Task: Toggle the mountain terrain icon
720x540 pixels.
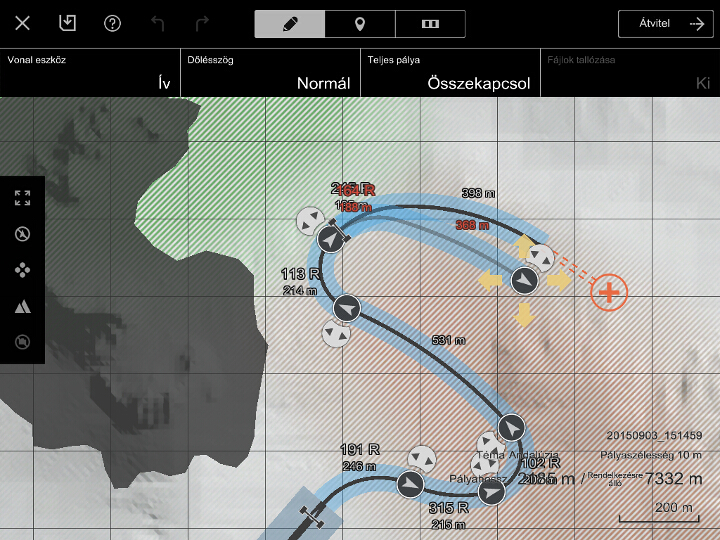Action: point(22,306)
